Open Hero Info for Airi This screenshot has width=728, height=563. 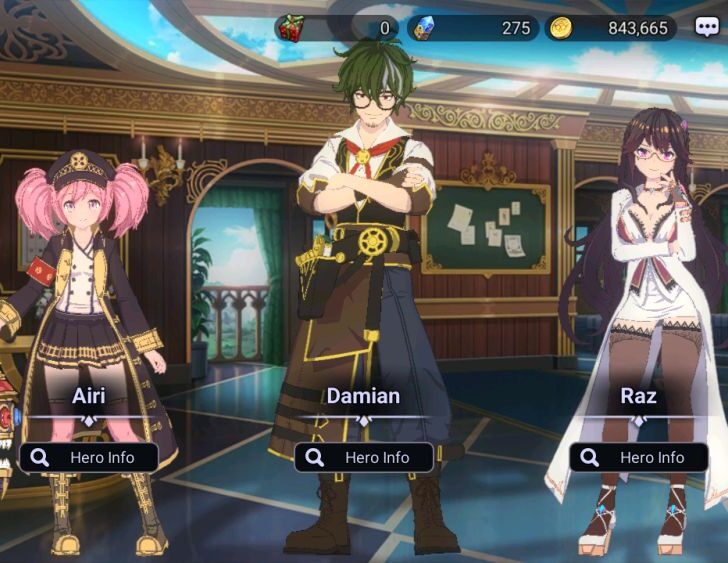click(89, 457)
